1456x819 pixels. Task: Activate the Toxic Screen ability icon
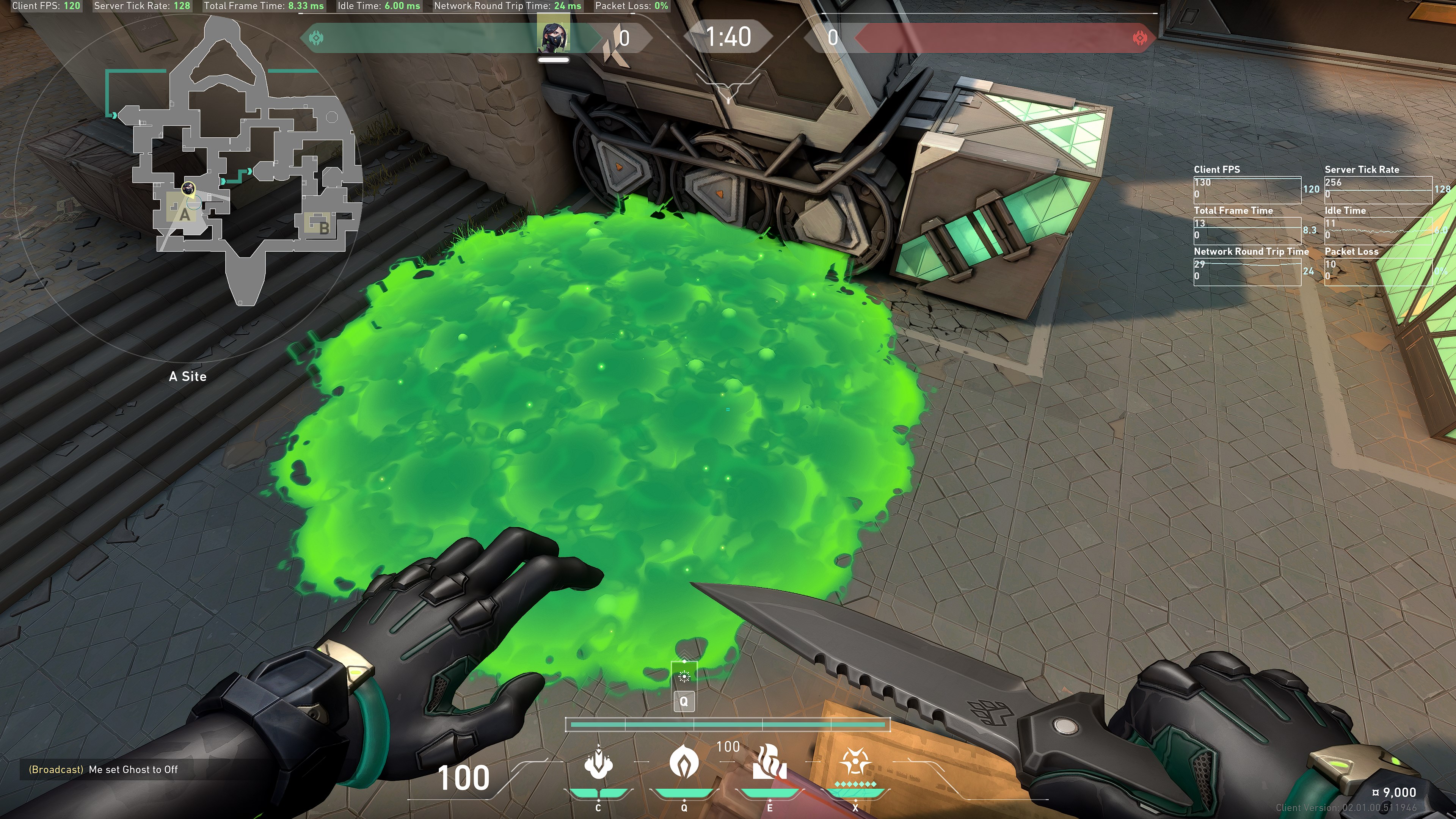[769, 761]
